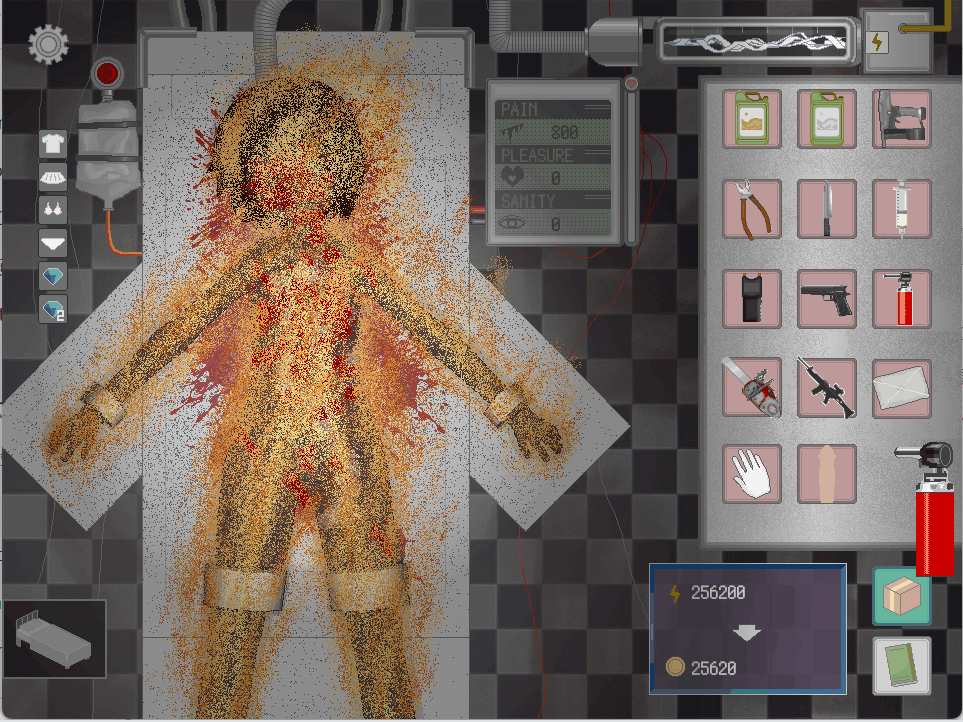Open the gear settings menu
Viewport: 963px width, 722px height.
[47, 43]
